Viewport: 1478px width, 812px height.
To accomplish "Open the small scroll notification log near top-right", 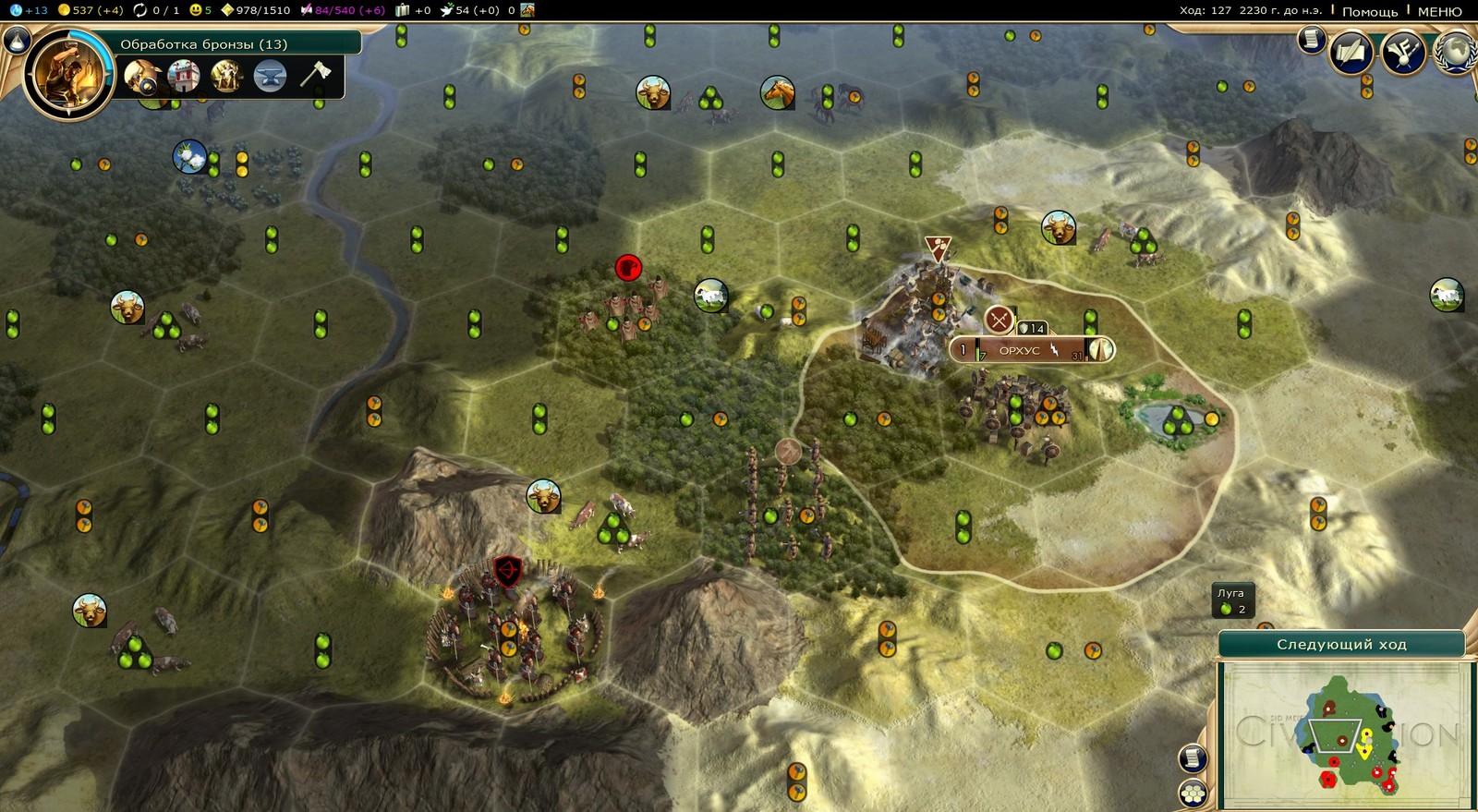I will click(1311, 39).
